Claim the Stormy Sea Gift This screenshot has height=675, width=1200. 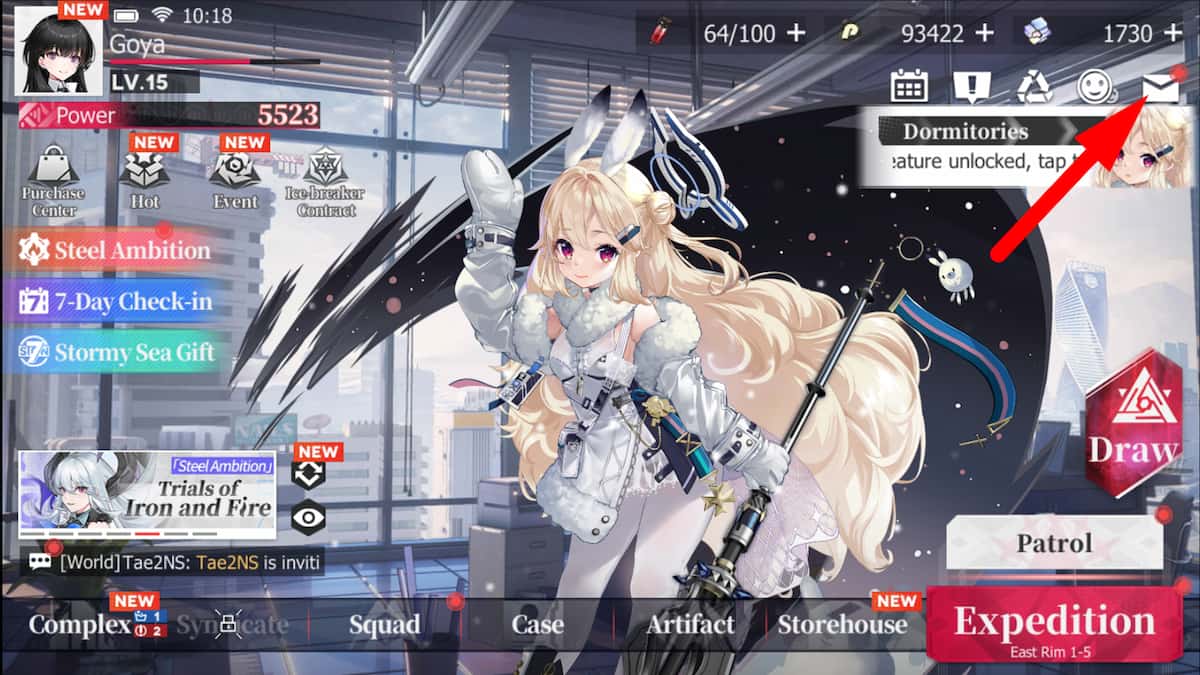point(118,352)
